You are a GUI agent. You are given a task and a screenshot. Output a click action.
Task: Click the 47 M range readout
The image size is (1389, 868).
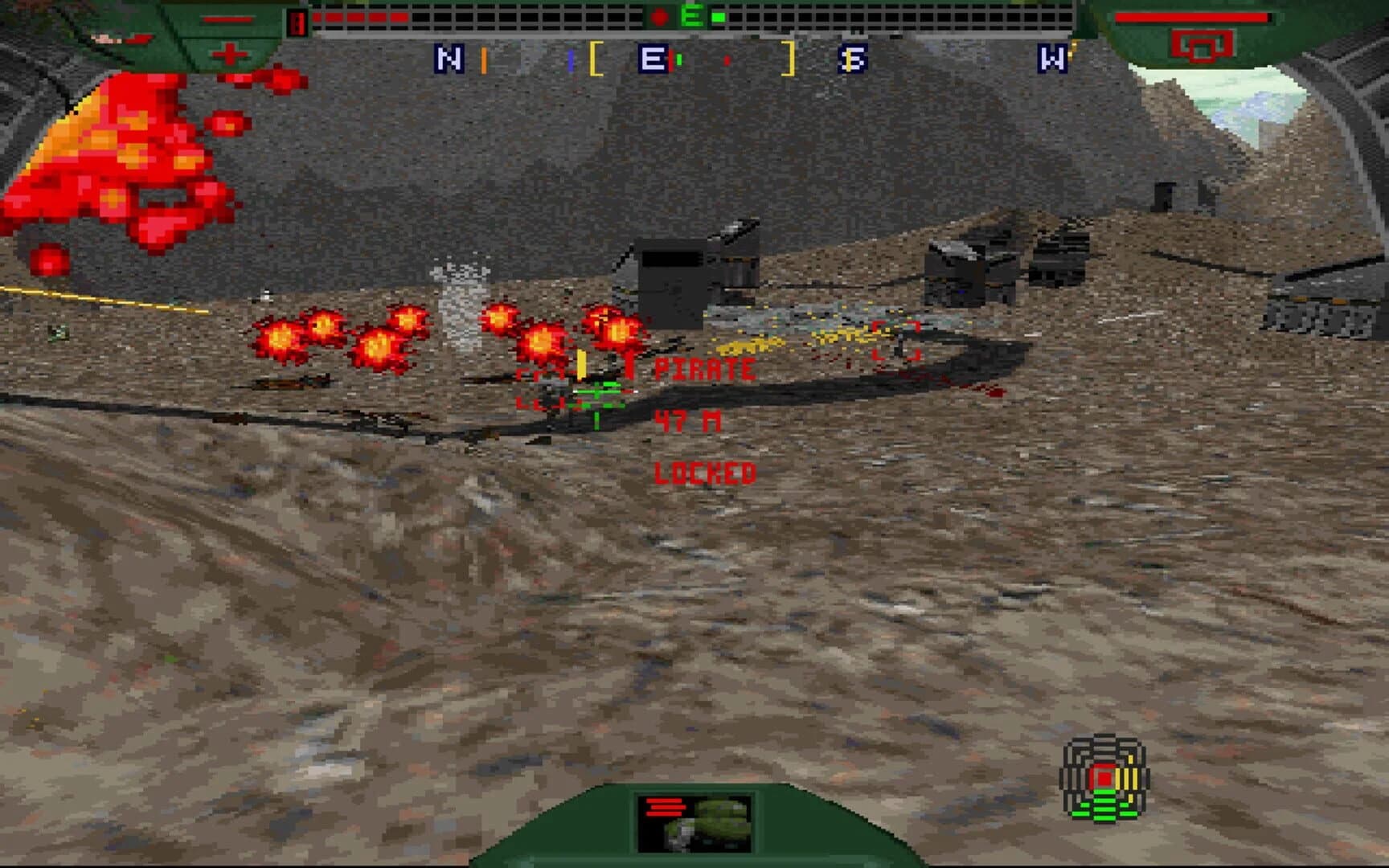click(x=689, y=420)
